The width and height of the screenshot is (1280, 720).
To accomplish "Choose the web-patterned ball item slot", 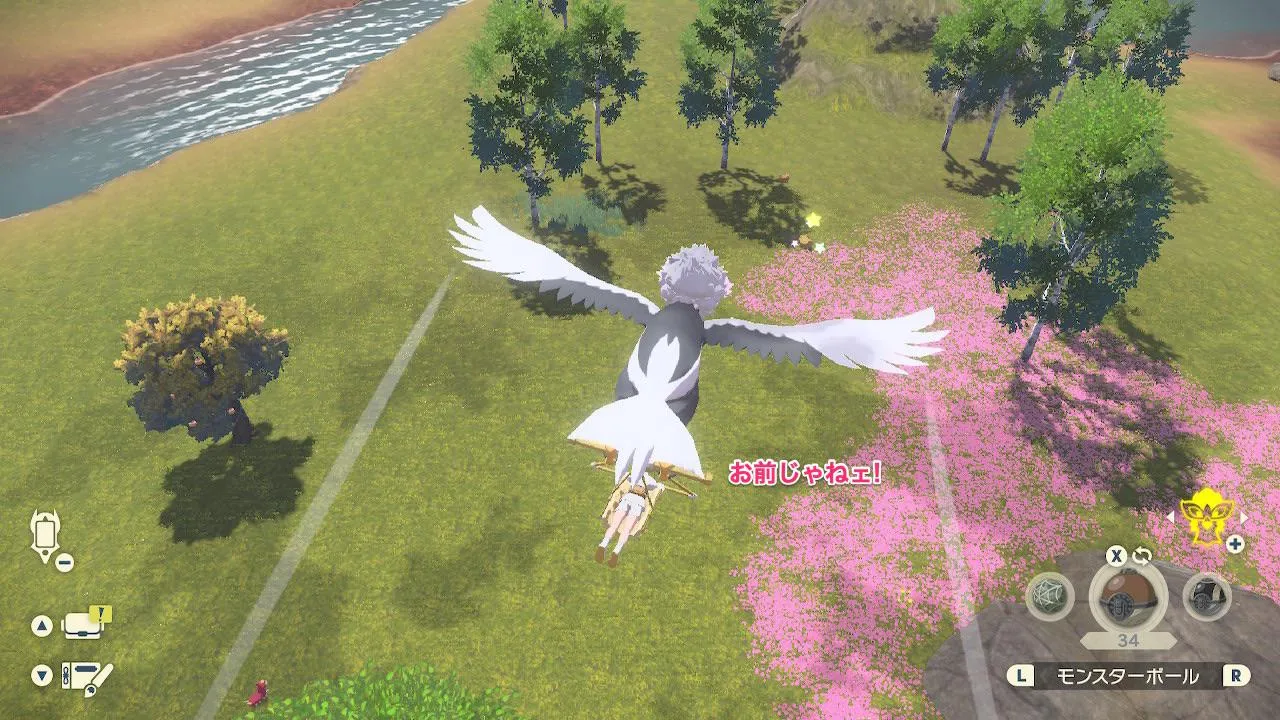I will (1050, 596).
